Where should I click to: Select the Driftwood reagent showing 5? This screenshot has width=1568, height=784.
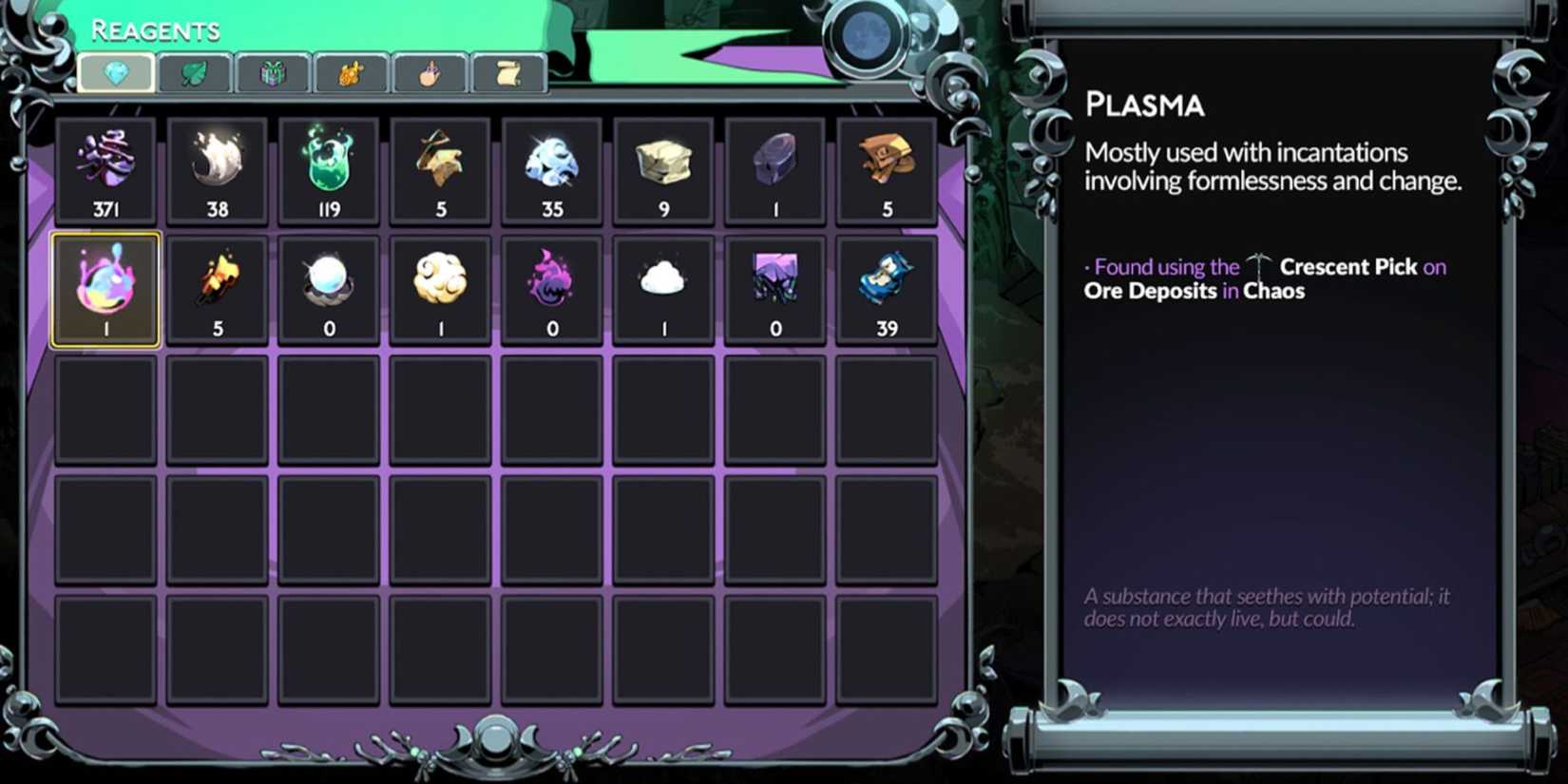click(x=441, y=171)
